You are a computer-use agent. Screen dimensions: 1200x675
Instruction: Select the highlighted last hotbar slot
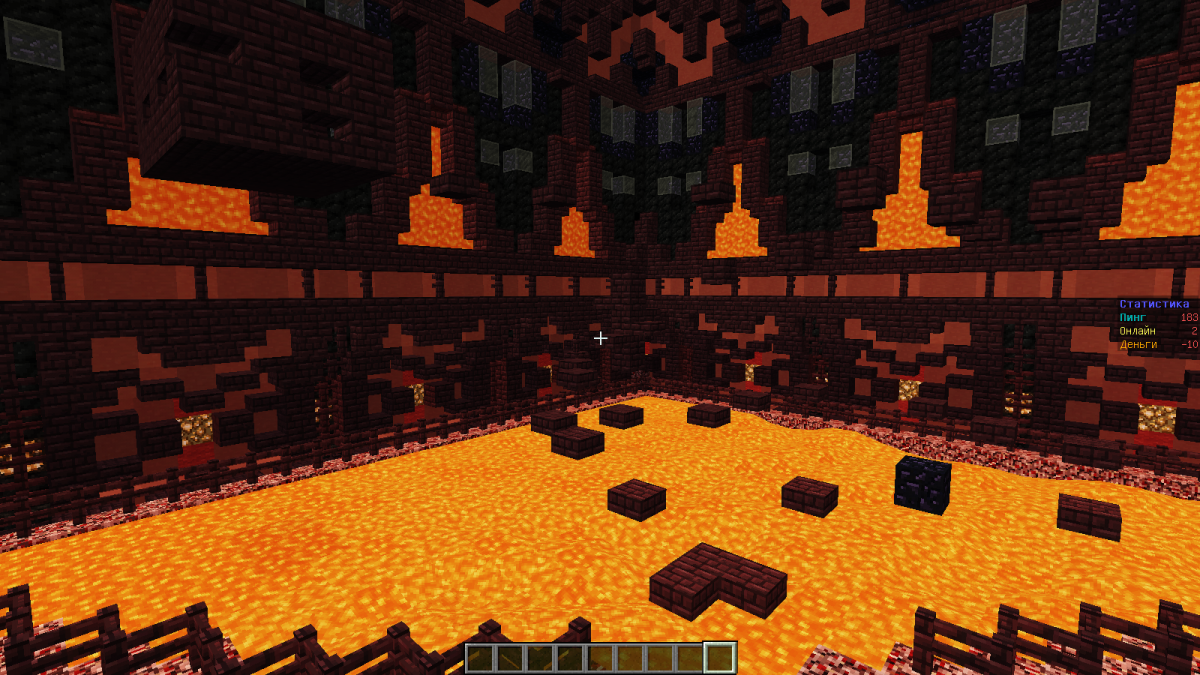[720, 657]
